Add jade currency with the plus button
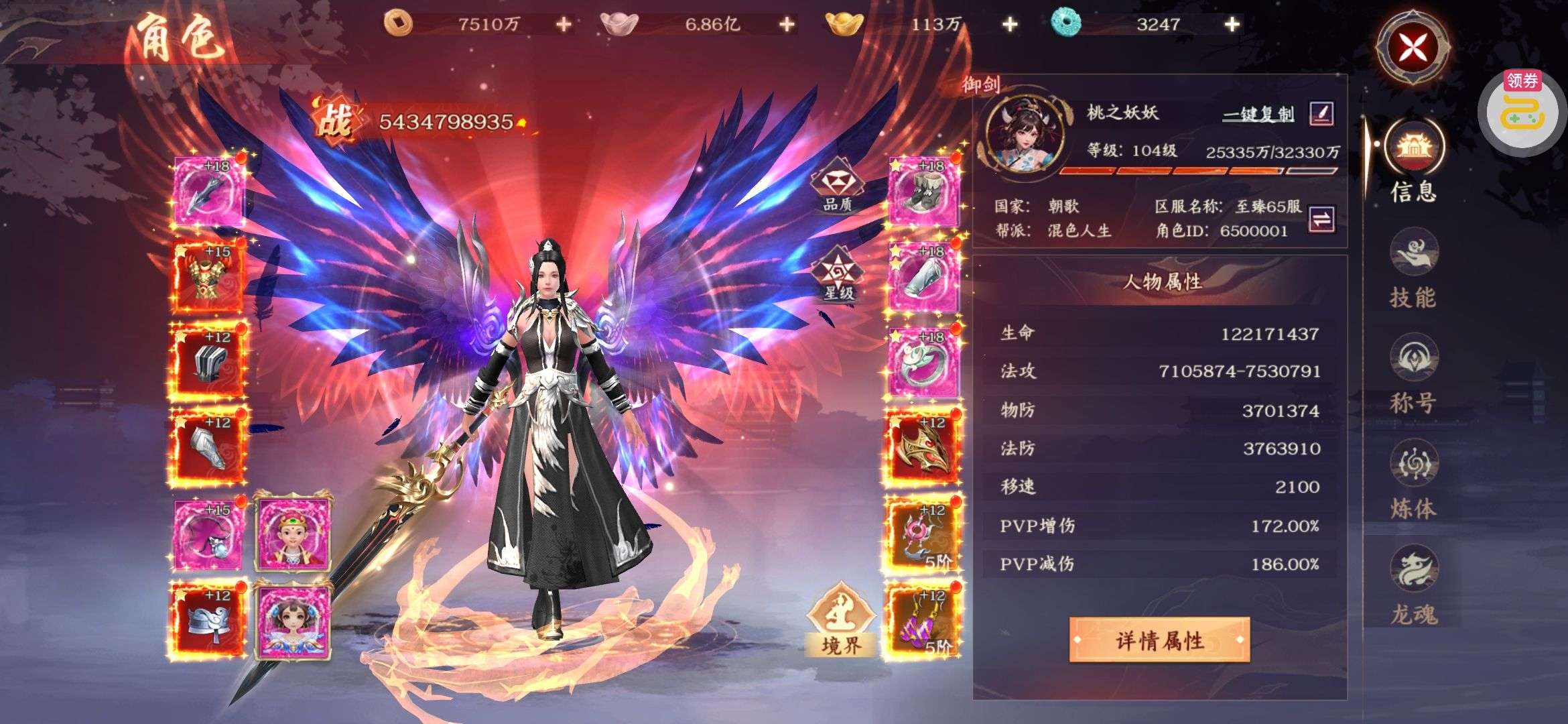Screen dimensions: 1568x724 (x=1232, y=25)
